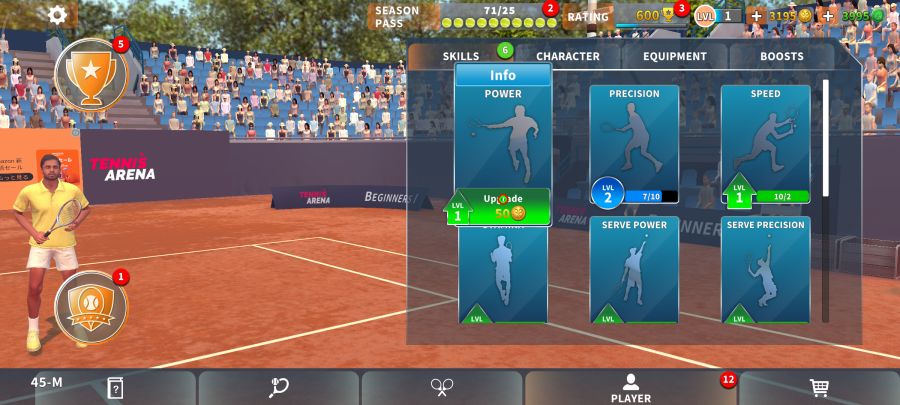This screenshot has height=405, width=900.
Task: Choose the Serve Power skill card
Action: point(634,270)
